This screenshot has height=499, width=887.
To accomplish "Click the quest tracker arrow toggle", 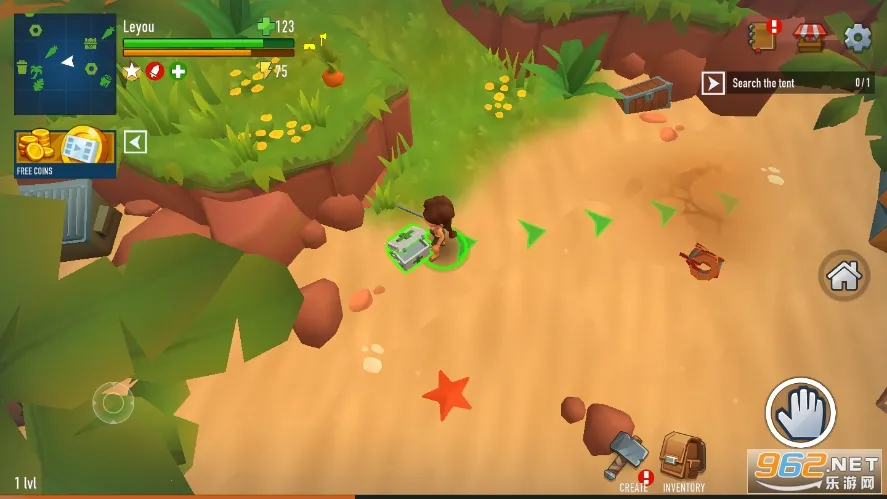I will coord(713,83).
